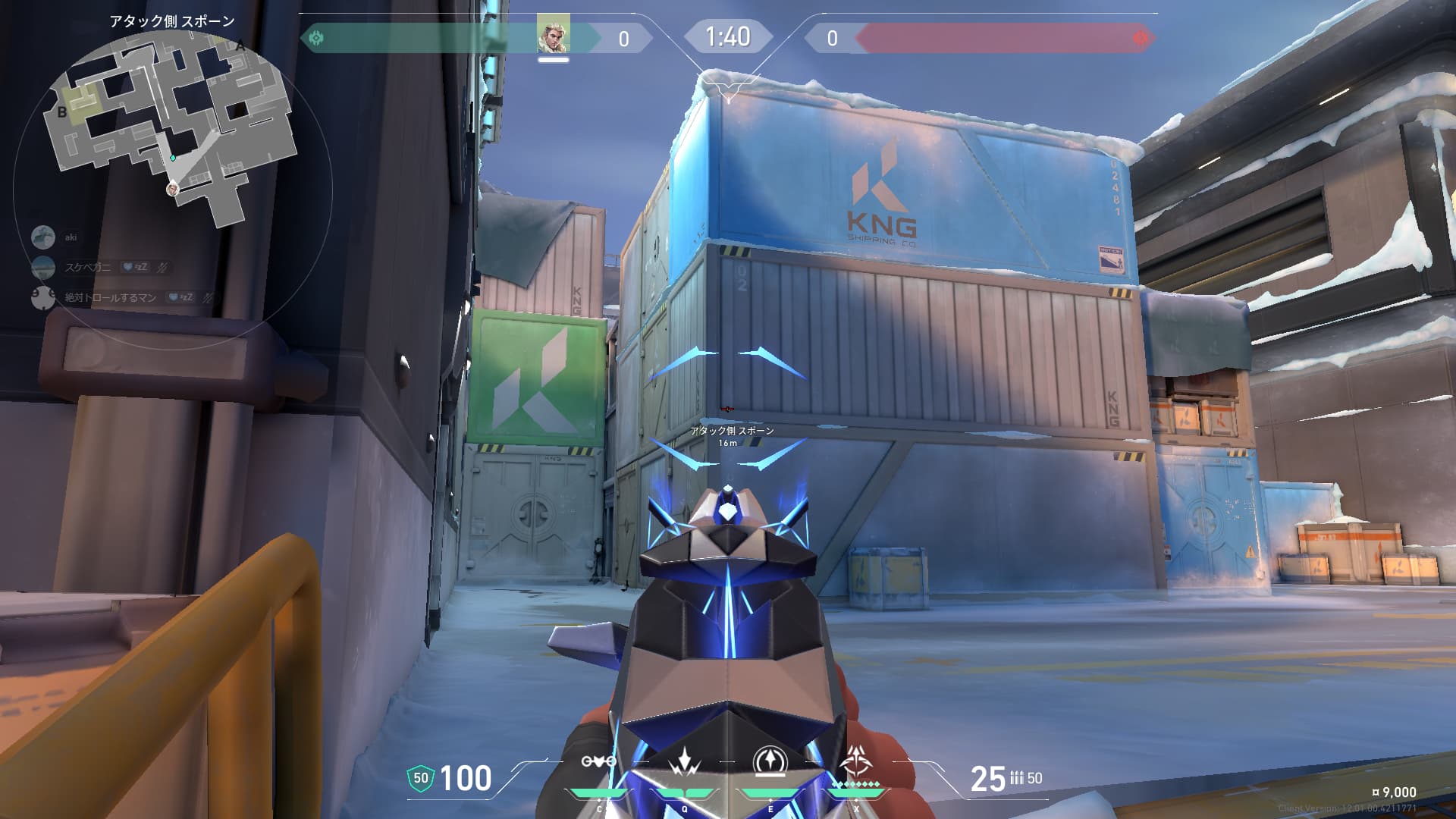Viewport: 1456px width, 819px height.
Task: Activate the Owl Drone ability icon
Action: pos(598,761)
